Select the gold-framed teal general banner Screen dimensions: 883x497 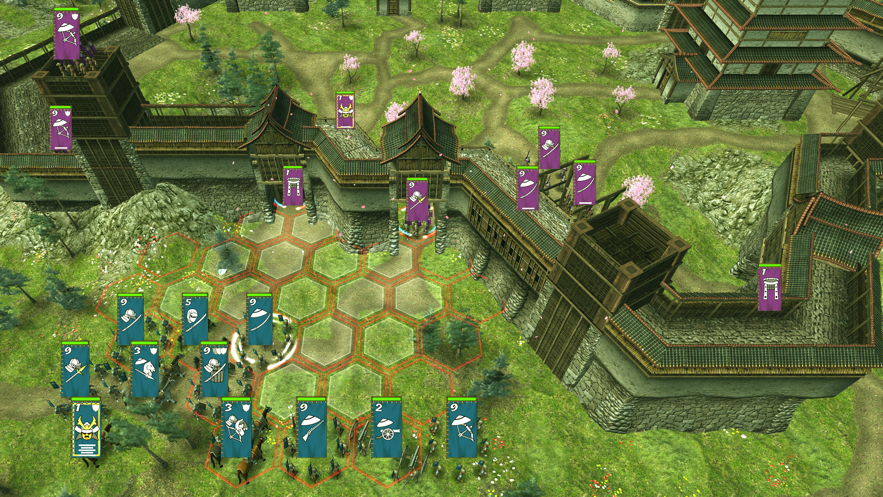[x=86, y=429]
